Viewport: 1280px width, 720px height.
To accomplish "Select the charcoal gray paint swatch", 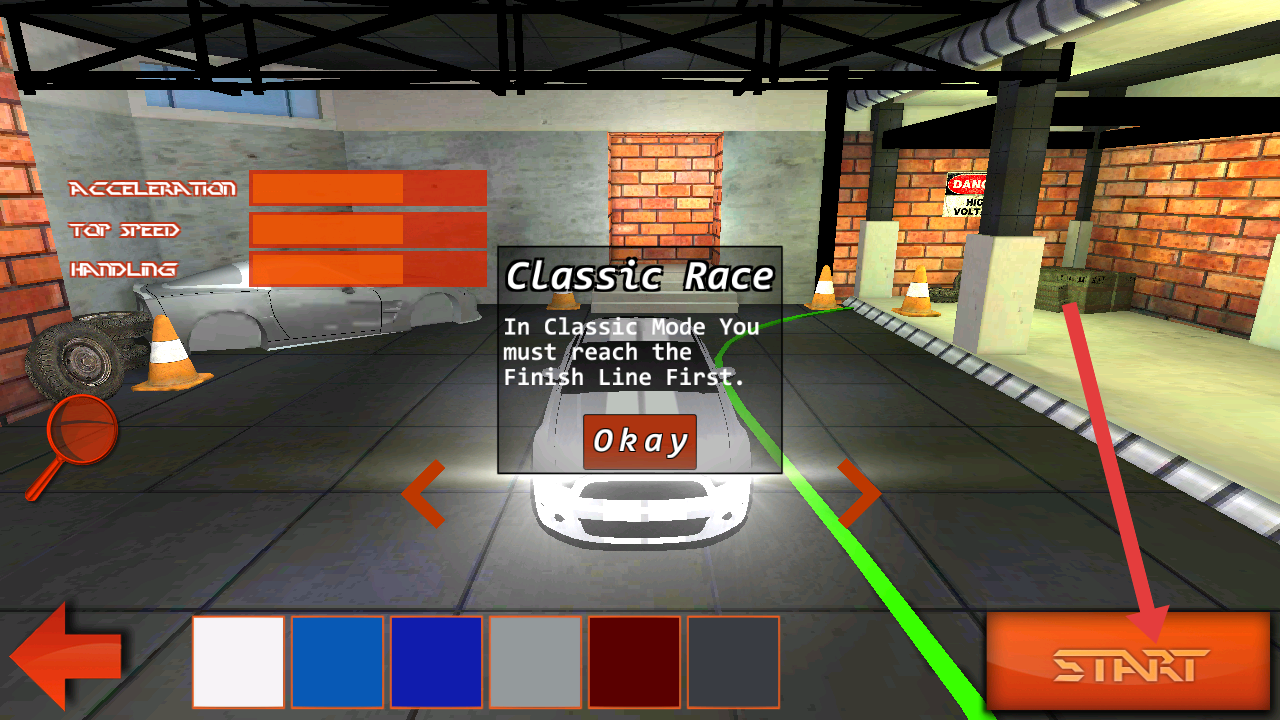I will click(733, 662).
